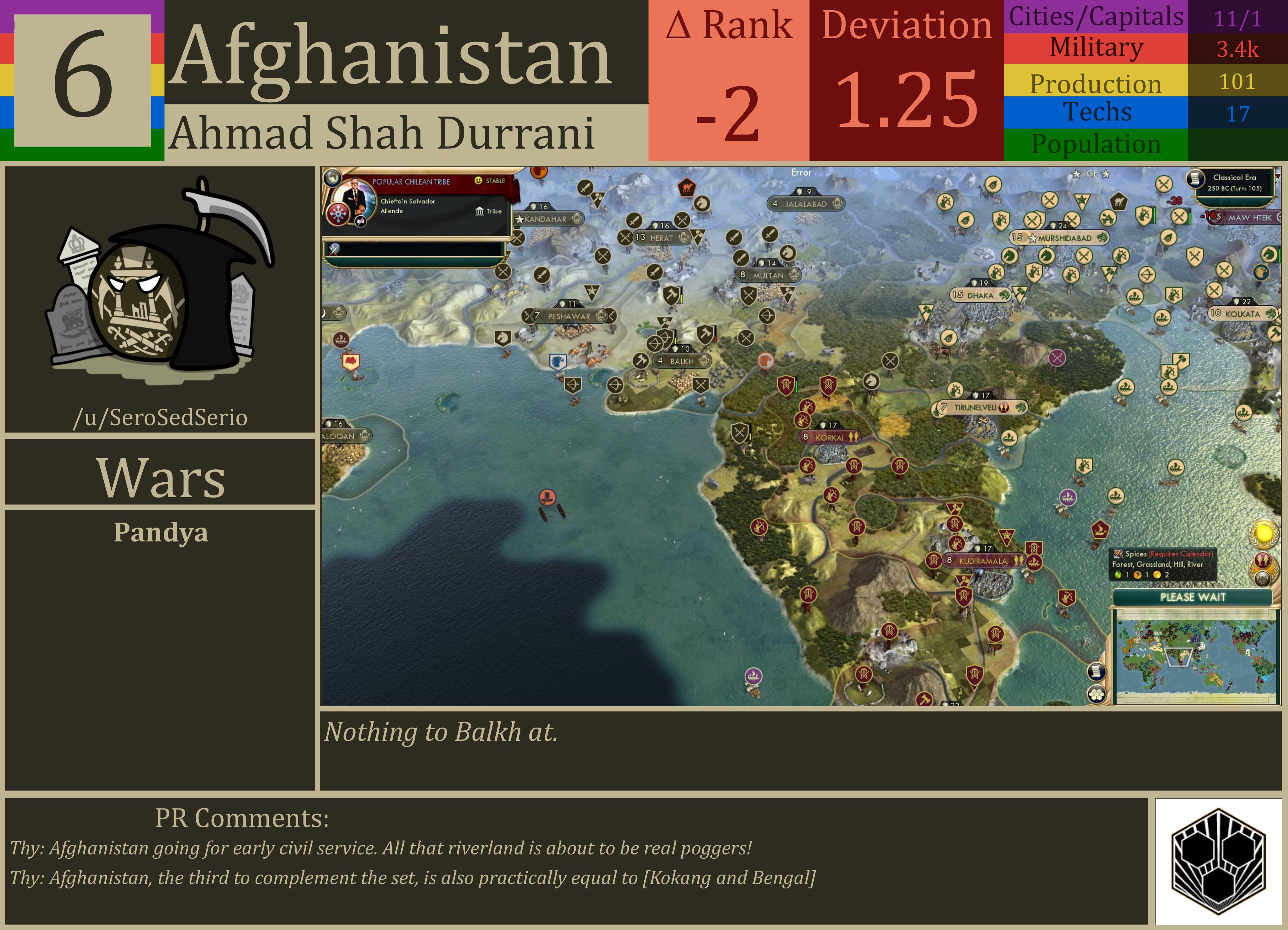
Task: Click the Afghanistan emblem medal above the minimap
Action: [x=1263, y=579]
